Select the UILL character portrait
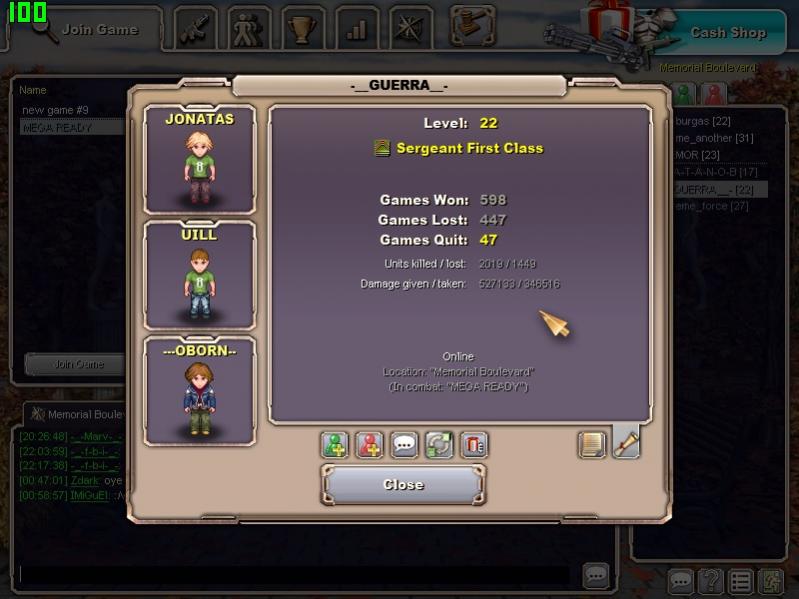This screenshot has width=799, height=599. click(200, 275)
